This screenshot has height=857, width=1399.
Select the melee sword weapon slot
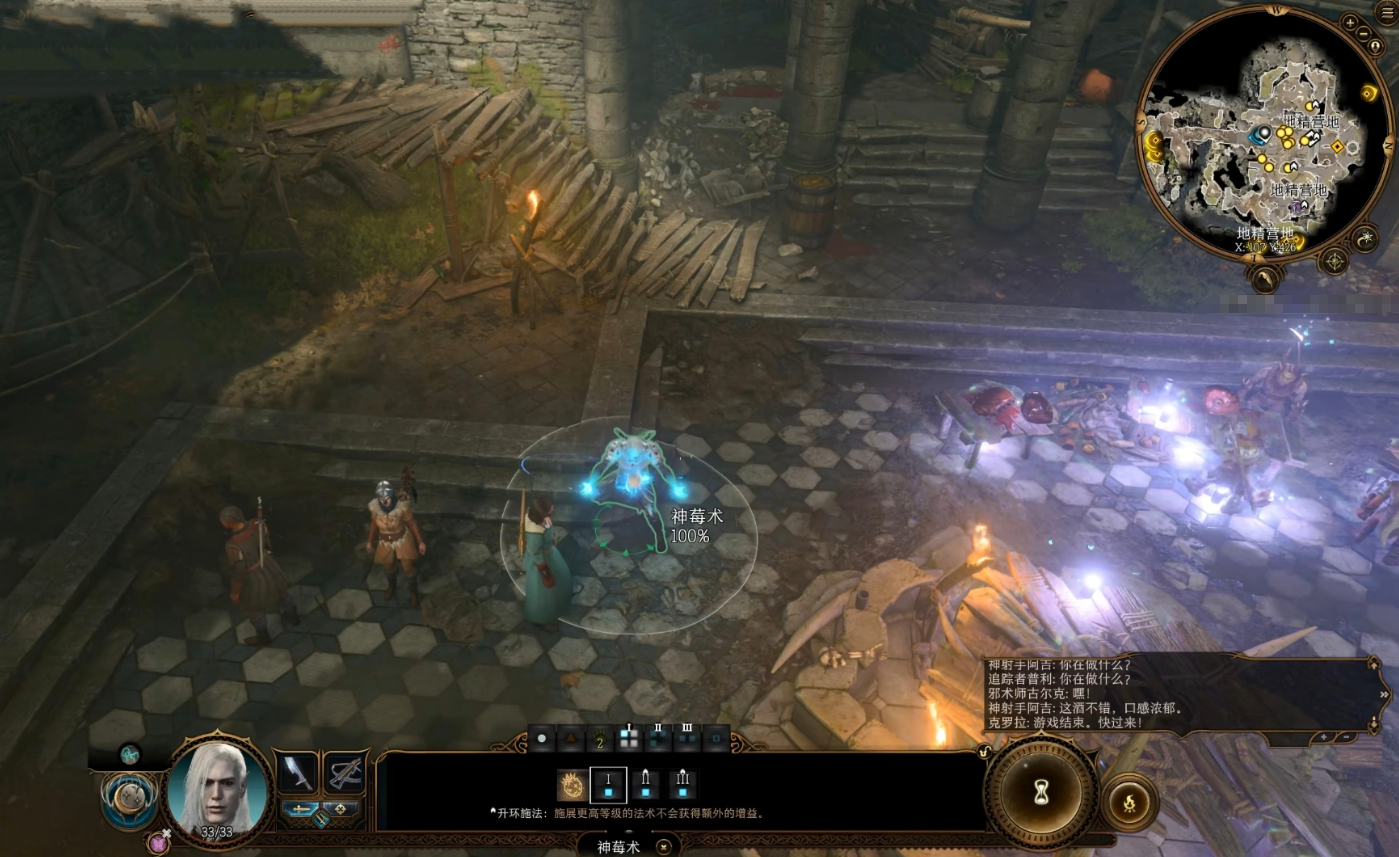point(296,773)
